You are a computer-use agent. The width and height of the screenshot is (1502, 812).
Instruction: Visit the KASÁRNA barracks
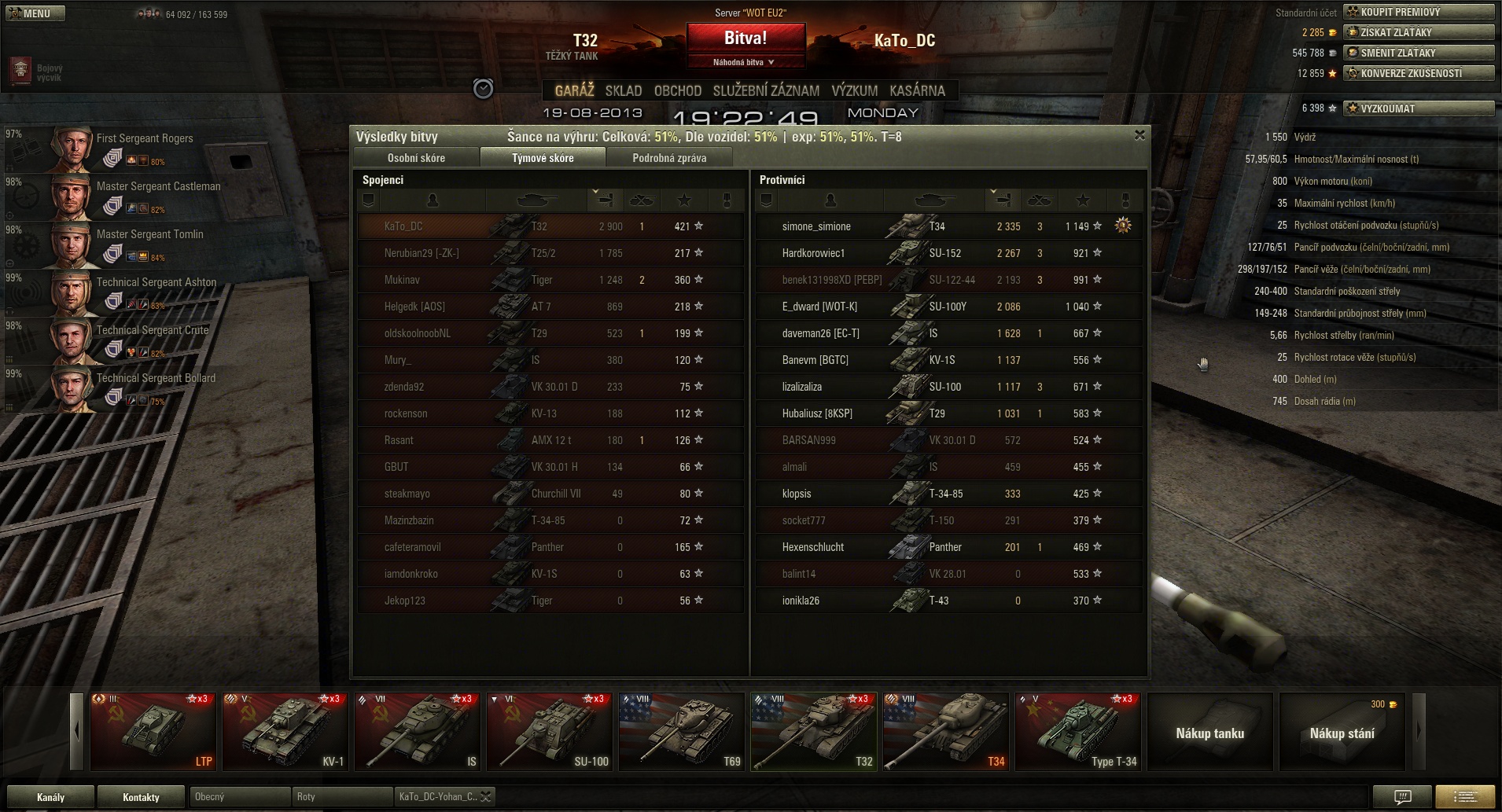click(x=917, y=90)
